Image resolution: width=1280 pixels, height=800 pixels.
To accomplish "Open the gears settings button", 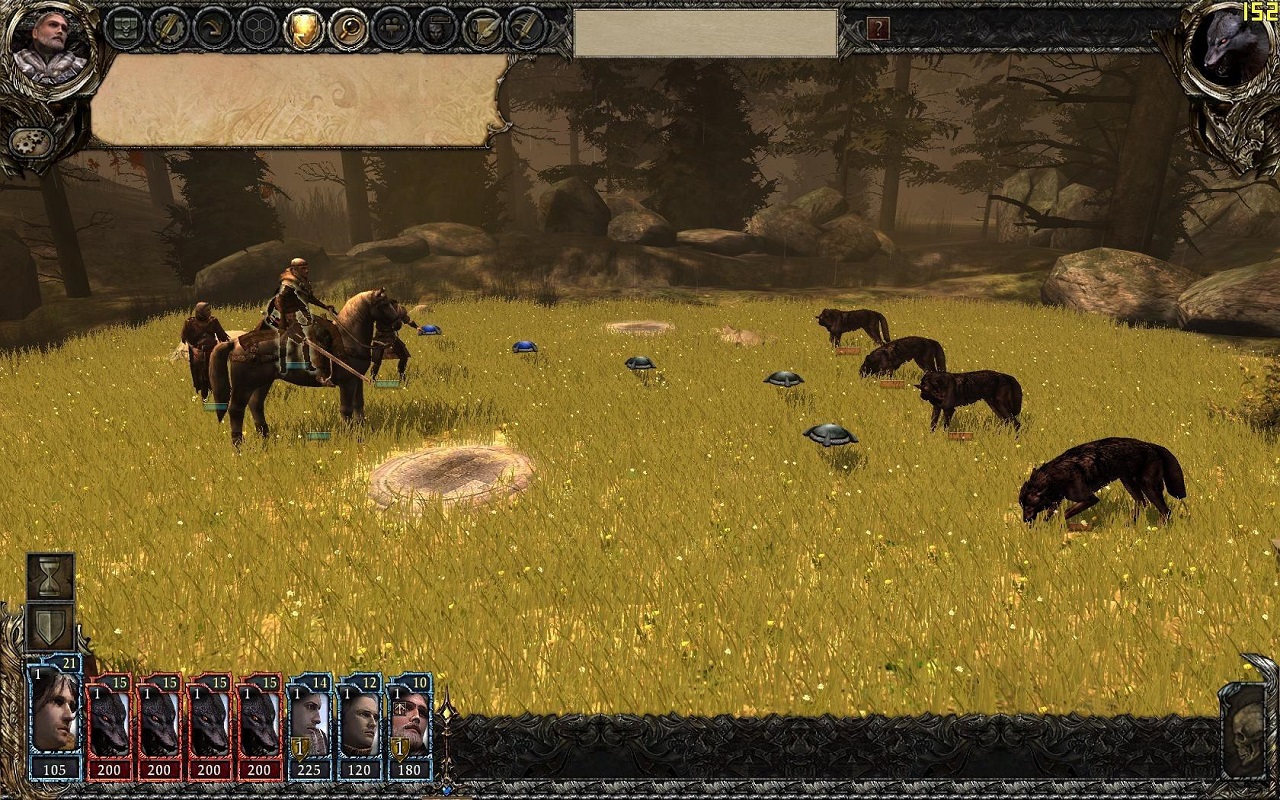I will coord(32,141).
